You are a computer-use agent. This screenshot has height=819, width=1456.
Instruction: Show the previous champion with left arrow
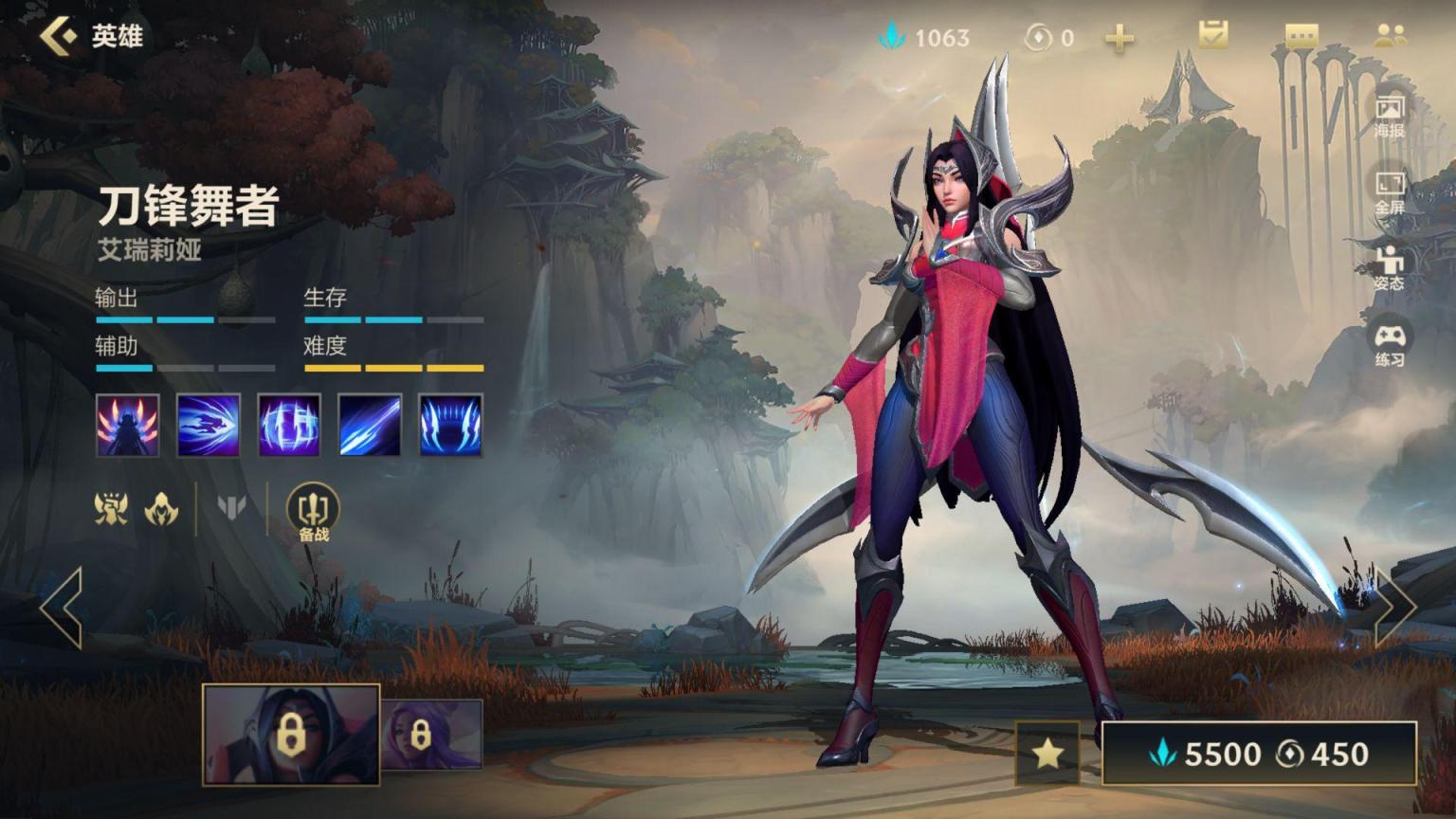[x=63, y=608]
